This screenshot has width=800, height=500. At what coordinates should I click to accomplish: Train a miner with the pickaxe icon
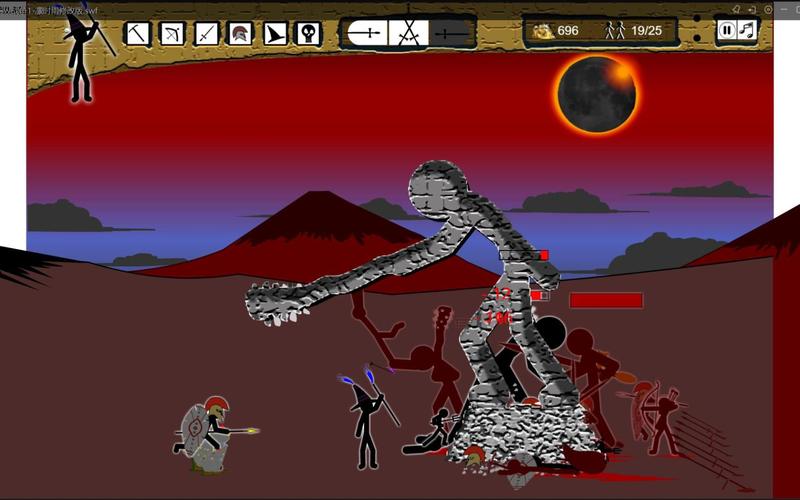(x=137, y=34)
